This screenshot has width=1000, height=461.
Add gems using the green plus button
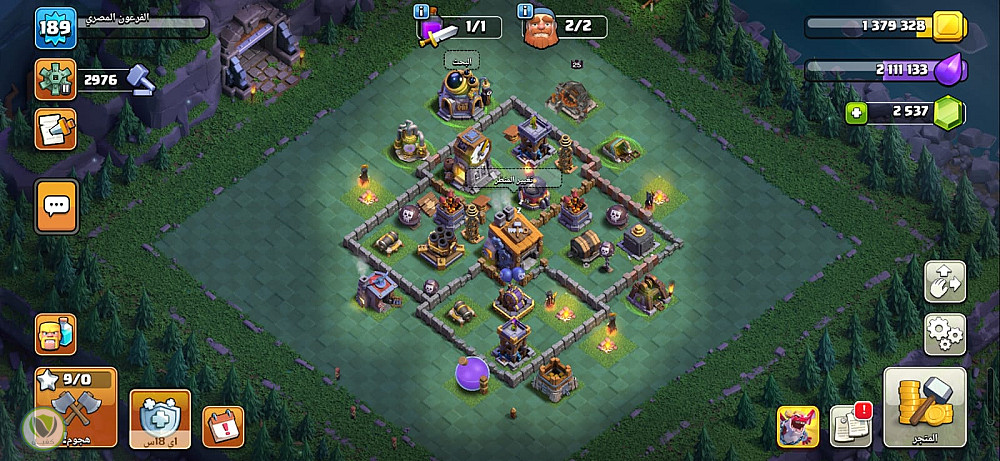[x=856, y=114]
